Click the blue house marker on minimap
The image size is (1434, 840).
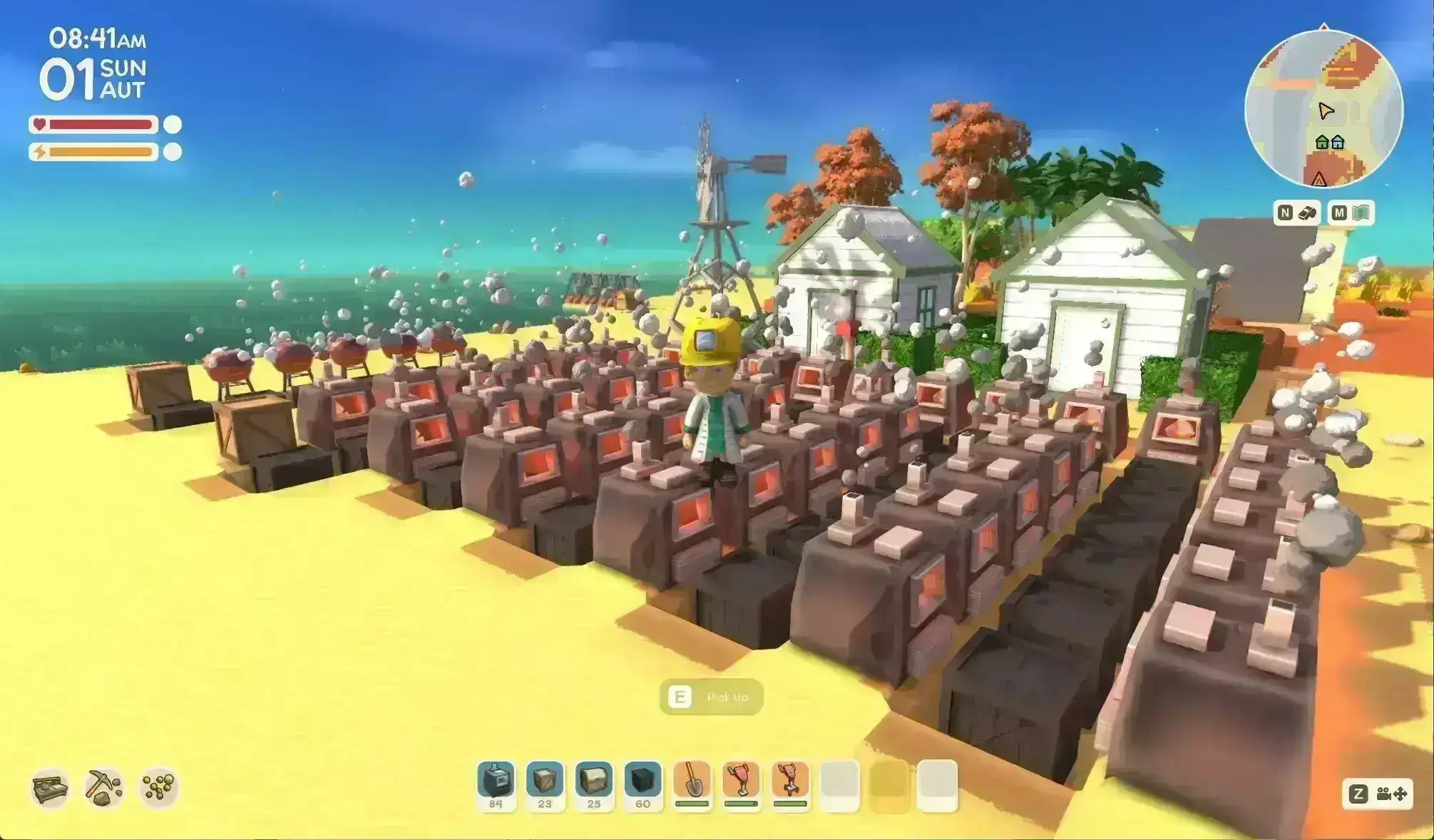pos(1338,143)
